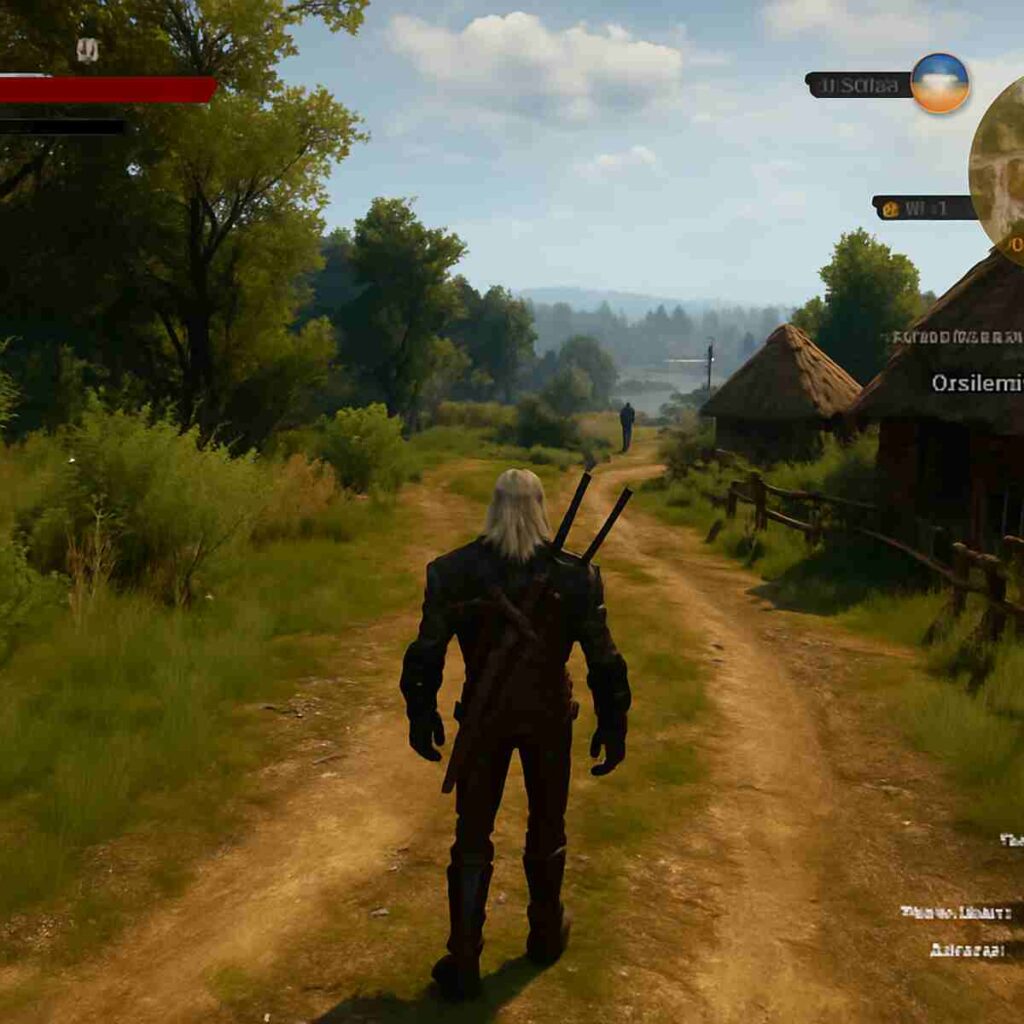Click the dark label with the gold icon

coord(922,208)
